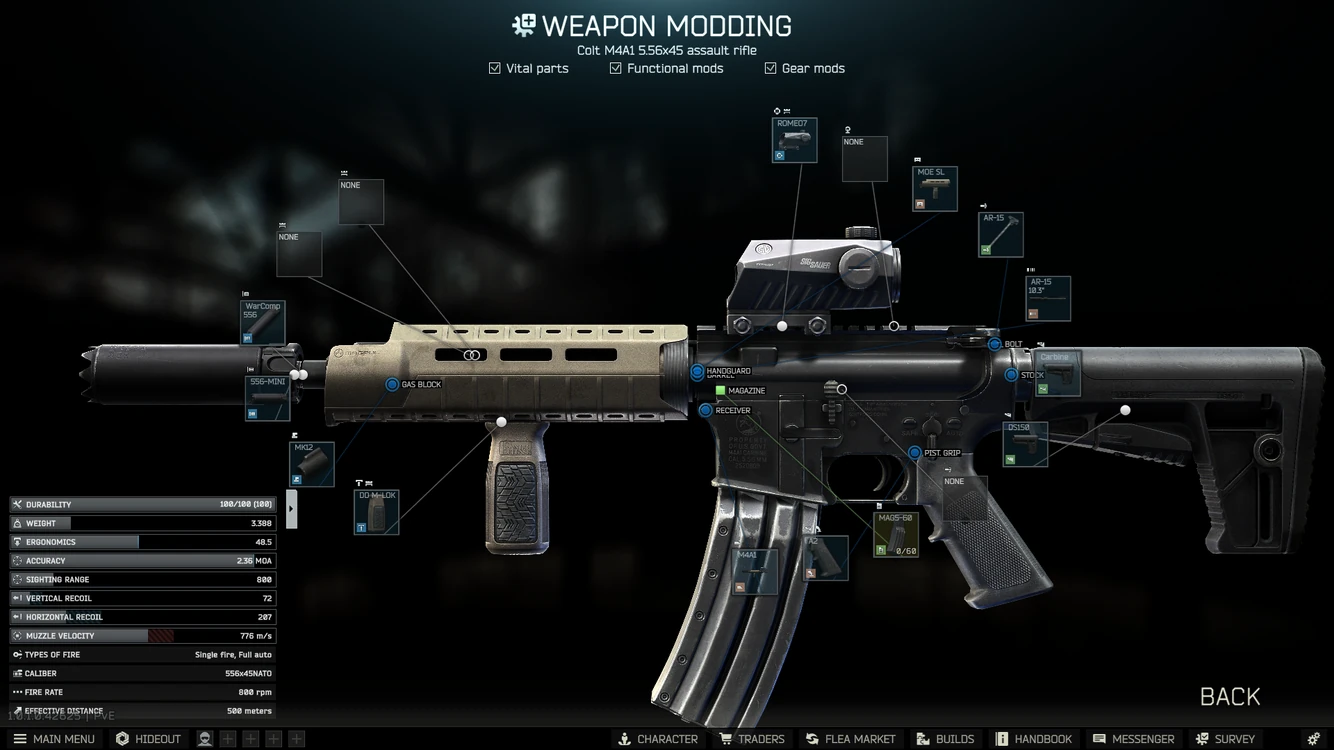Select the WarComp 556 muzzle brake icon
This screenshot has height=750, width=1334.
point(262,323)
